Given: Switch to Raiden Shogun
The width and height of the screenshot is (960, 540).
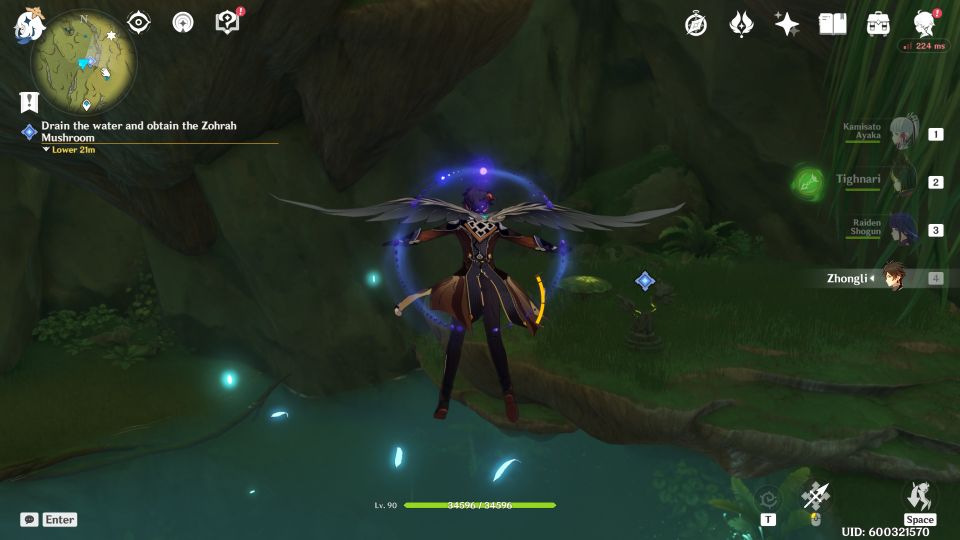Looking at the screenshot, I should click(903, 229).
